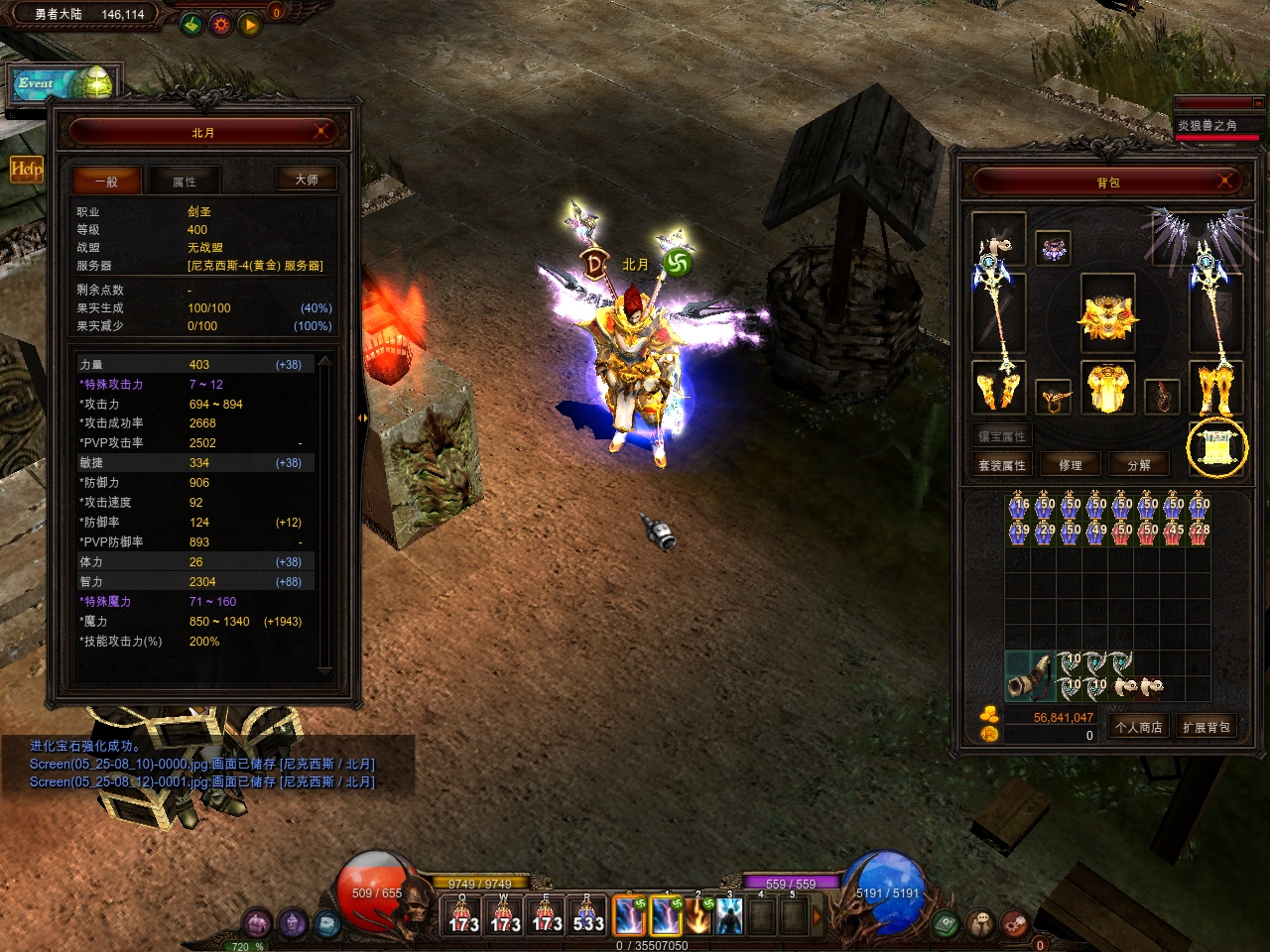The image size is (1270, 952).
Task: Select the highlighted scroll item slot
Action: (1217, 448)
